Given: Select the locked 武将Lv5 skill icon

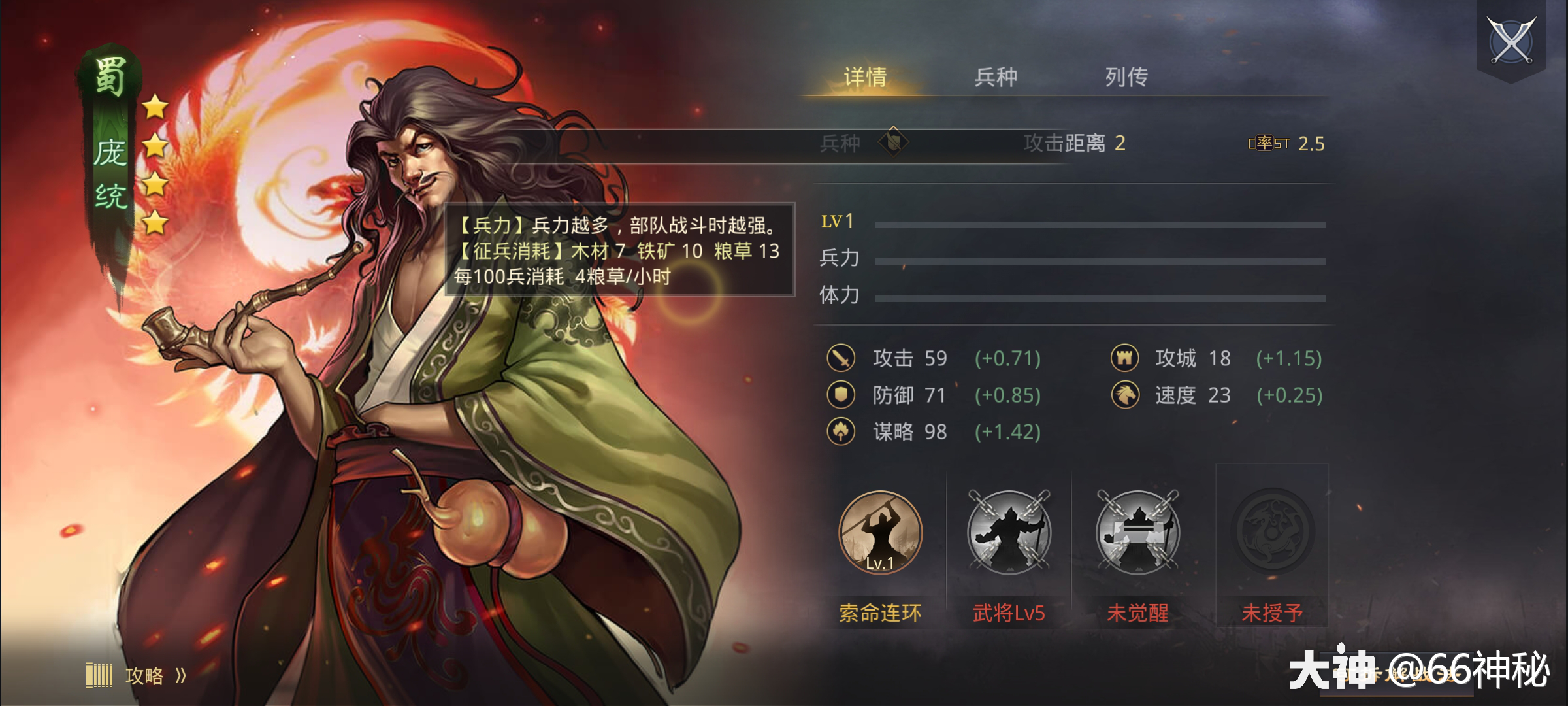Looking at the screenshot, I should point(1009,533).
